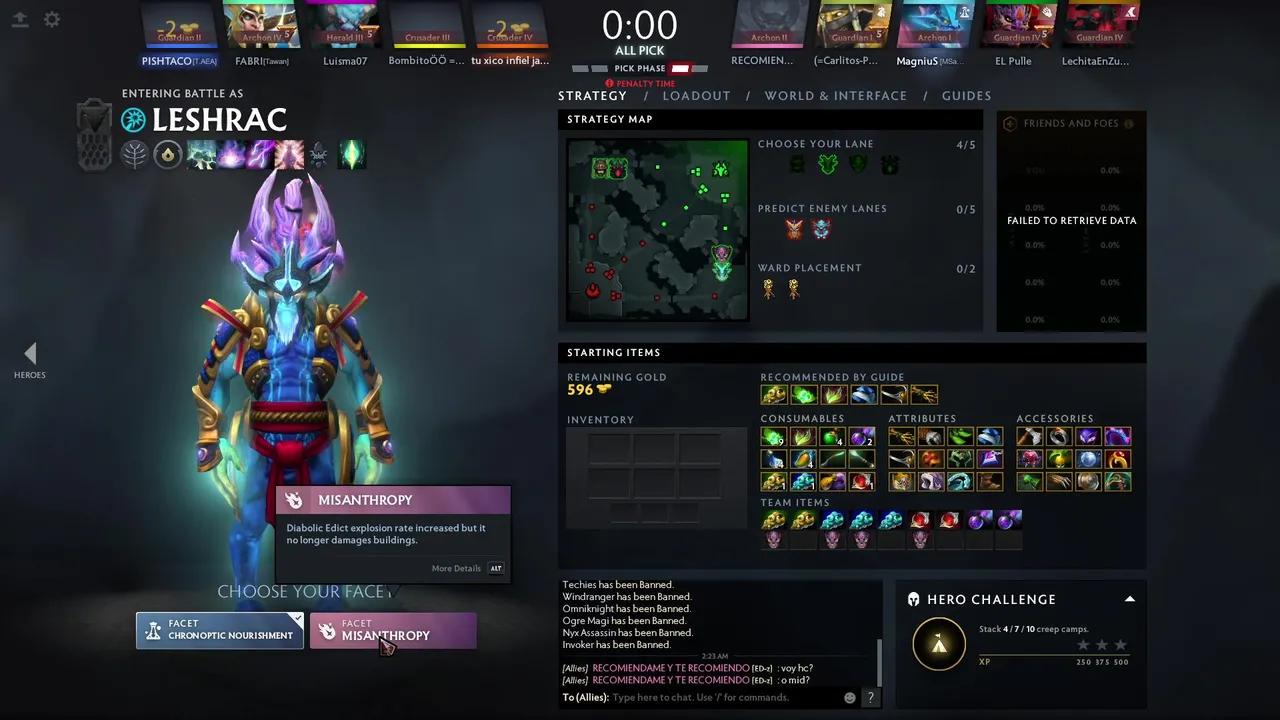Pick a Tango from Consumables items
The height and width of the screenshot is (720, 1280).
773,436
